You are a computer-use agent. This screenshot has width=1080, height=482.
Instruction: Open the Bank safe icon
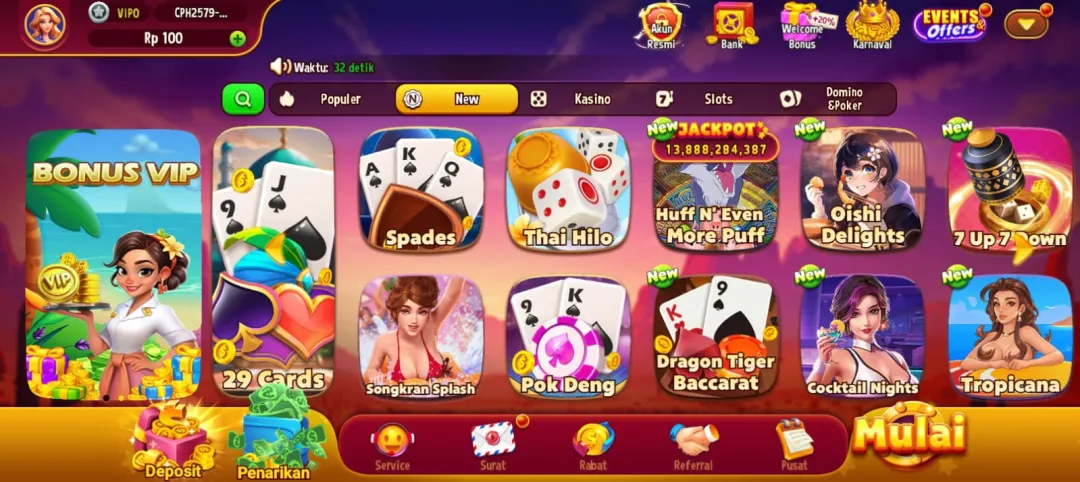[x=732, y=23]
